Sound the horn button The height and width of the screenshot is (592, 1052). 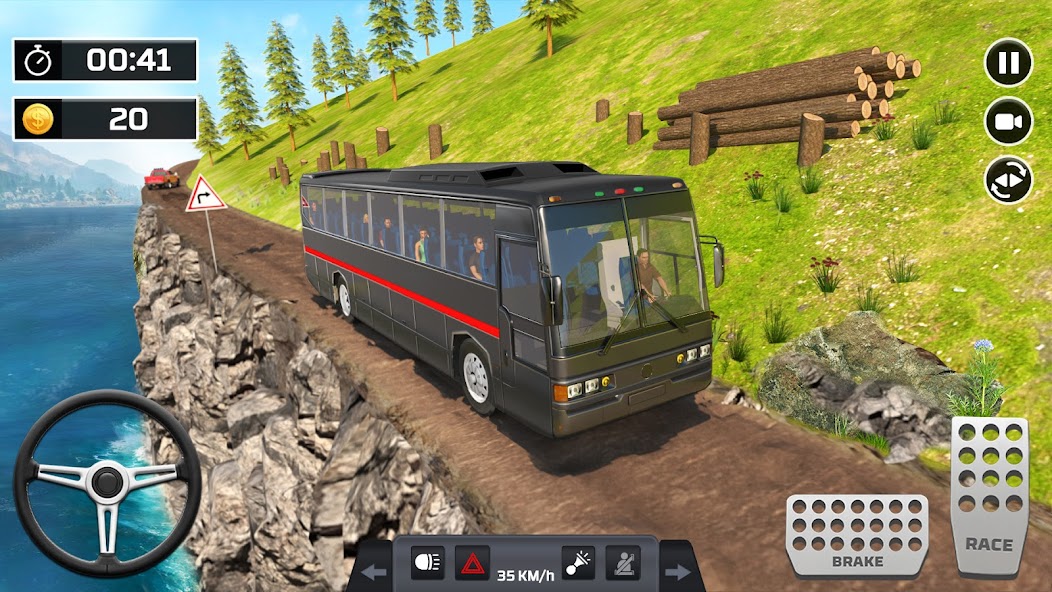578,563
